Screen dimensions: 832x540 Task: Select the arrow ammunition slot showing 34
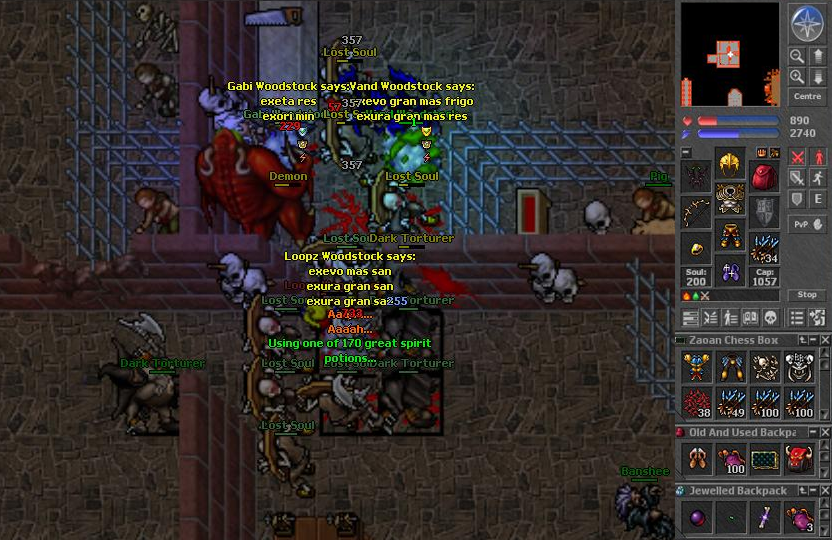pyautogui.click(x=764, y=247)
